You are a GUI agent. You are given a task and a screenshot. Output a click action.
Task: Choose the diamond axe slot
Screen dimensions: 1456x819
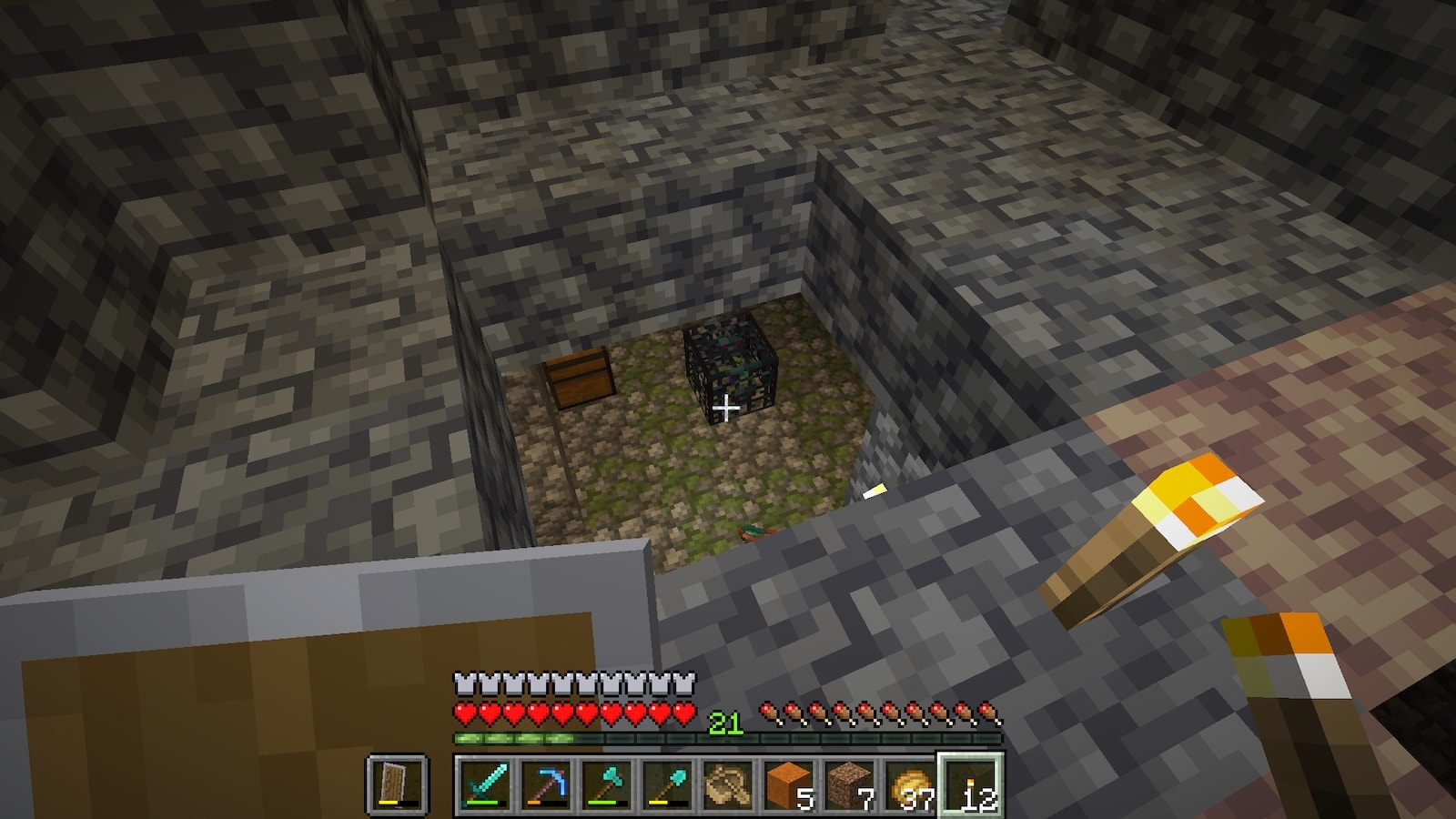pyautogui.click(x=605, y=784)
